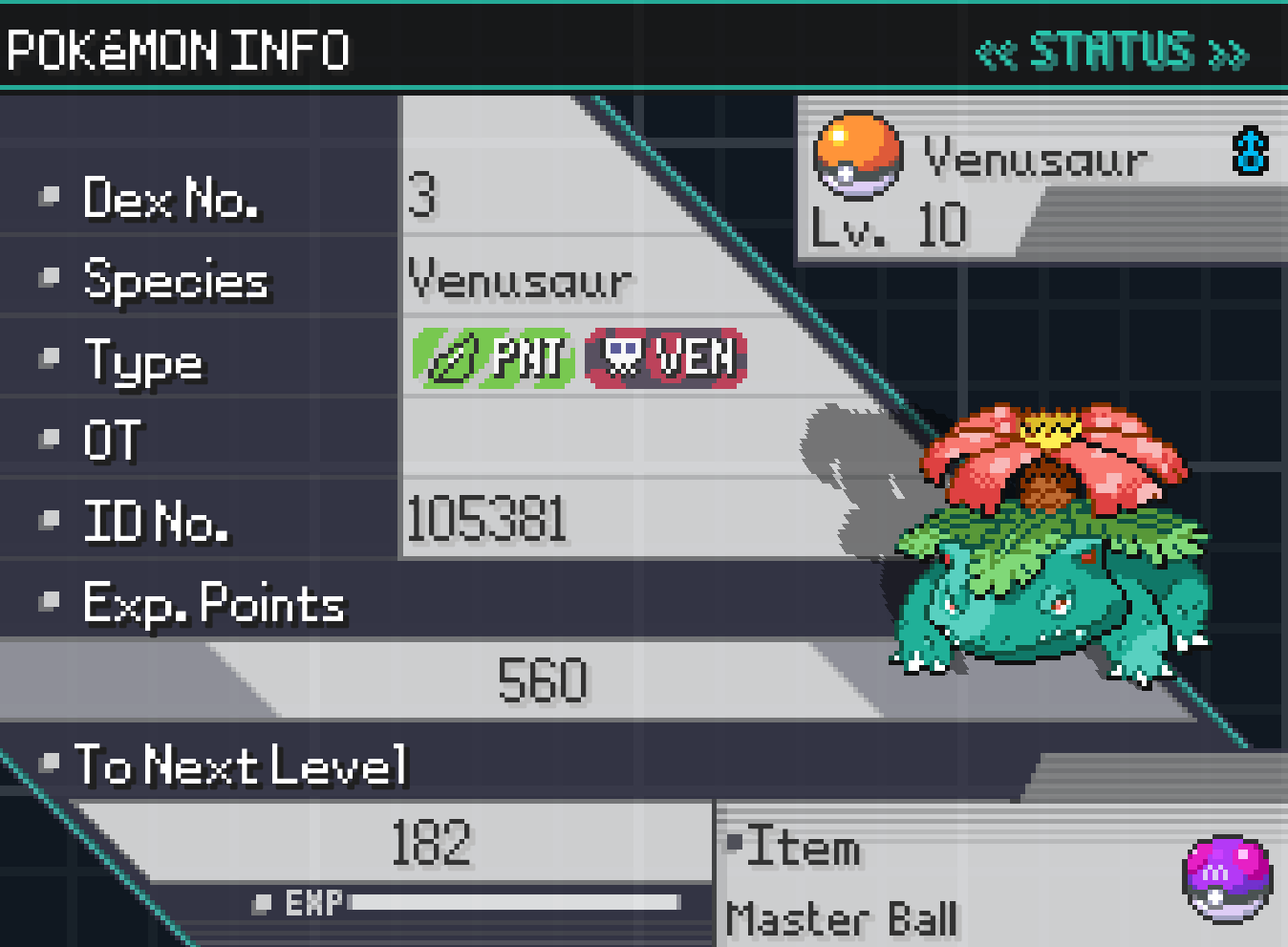
Task: Go to previous page with left arrows
Action: [996, 54]
